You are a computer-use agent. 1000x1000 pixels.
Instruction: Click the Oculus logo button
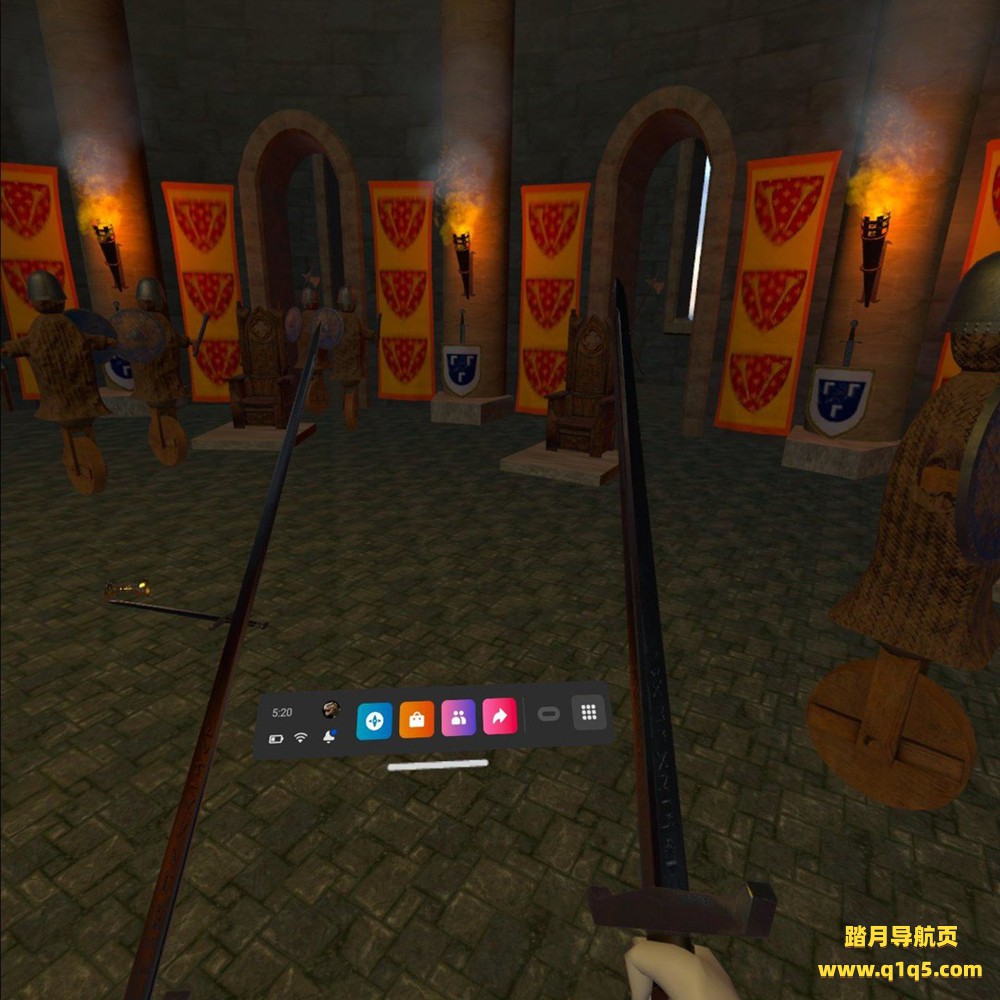coord(548,714)
